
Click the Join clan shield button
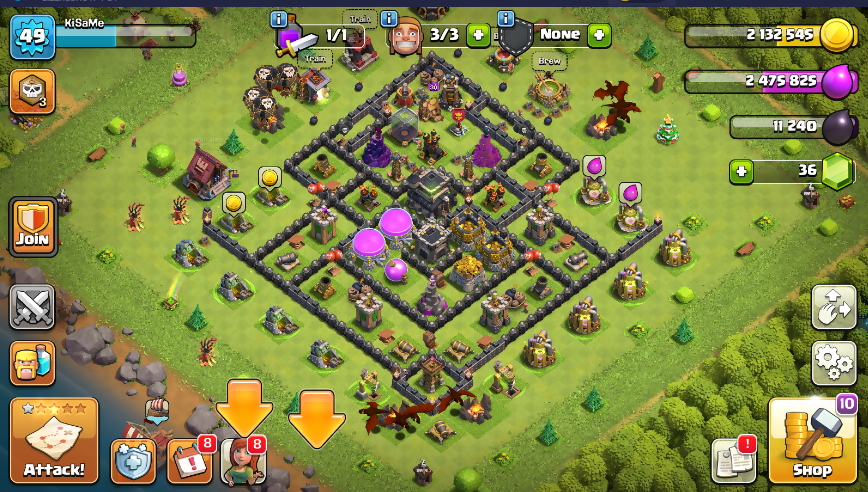pyautogui.click(x=32, y=226)
